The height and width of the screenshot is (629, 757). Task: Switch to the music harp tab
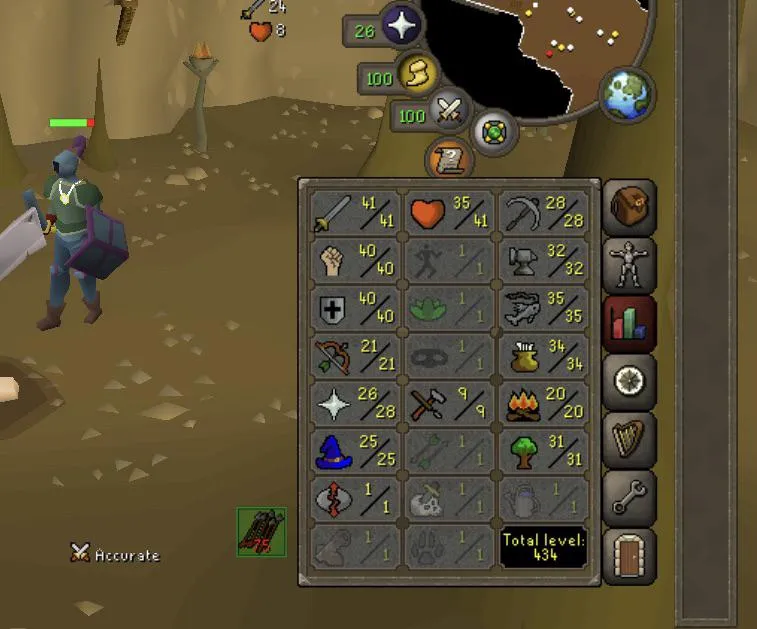[x=631, y=438]
